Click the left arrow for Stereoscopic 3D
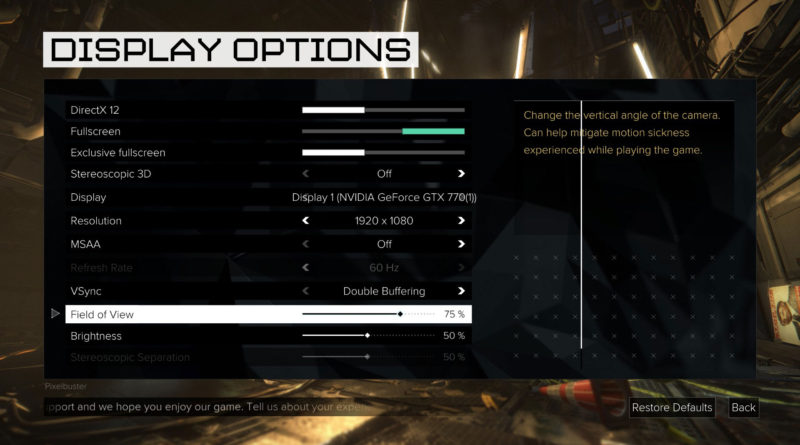The image size is (800, 445). [x=306, y=174]
